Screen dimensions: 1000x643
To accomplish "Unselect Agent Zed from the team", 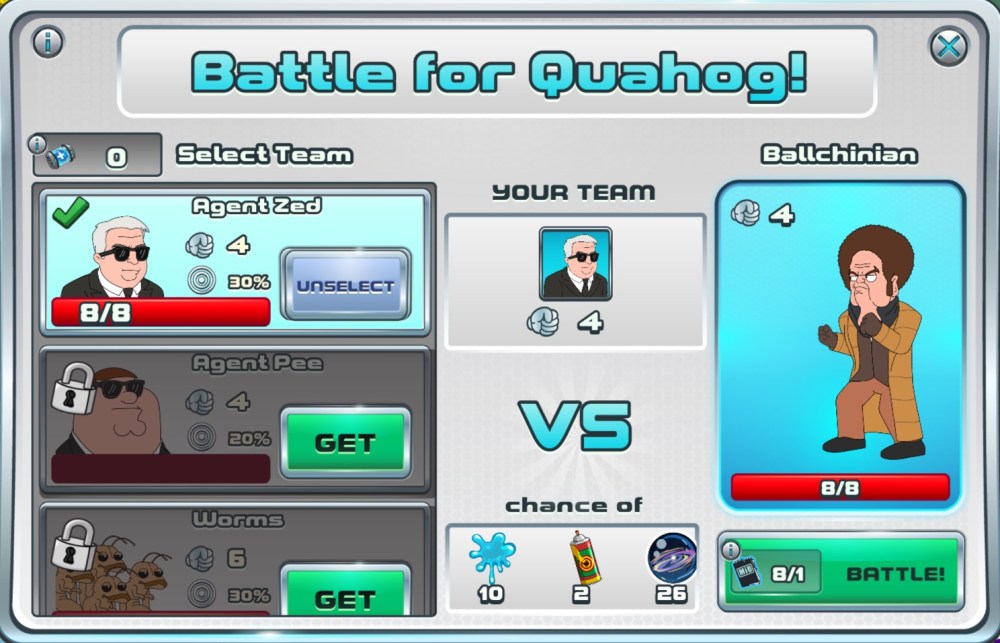I will click(345, 285).
